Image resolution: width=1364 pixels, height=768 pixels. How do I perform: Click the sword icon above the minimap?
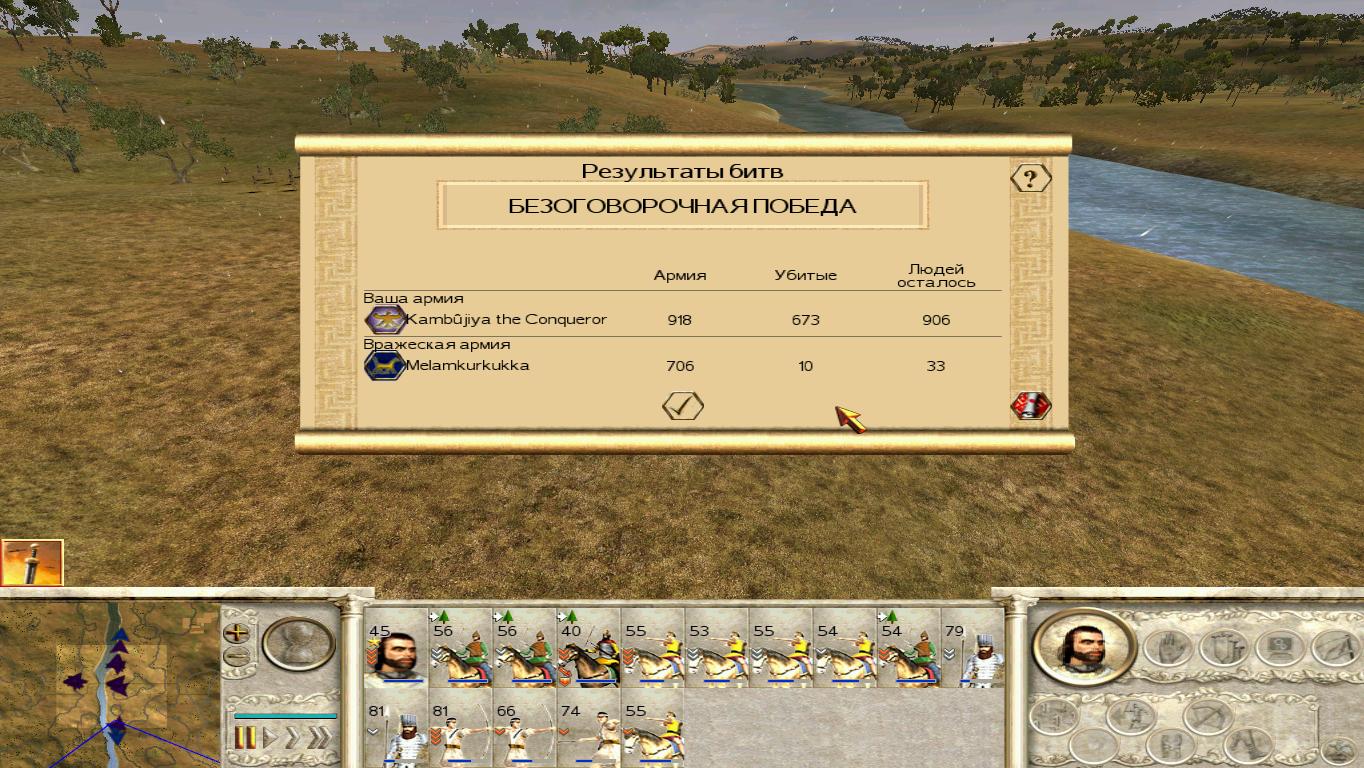tap(32, 562)
